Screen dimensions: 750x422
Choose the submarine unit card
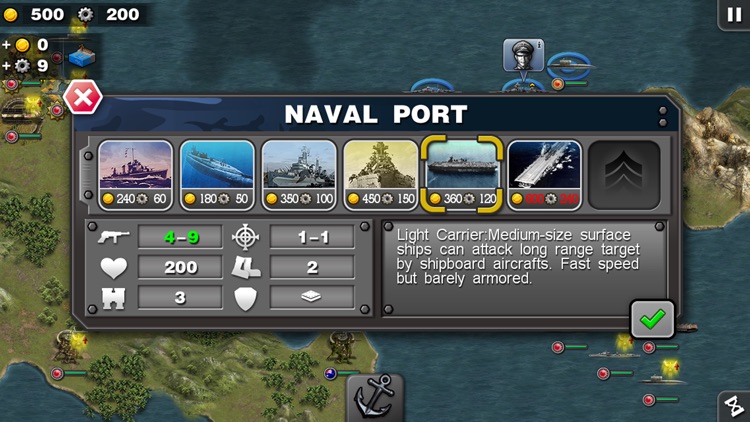[x=217, y=174]
